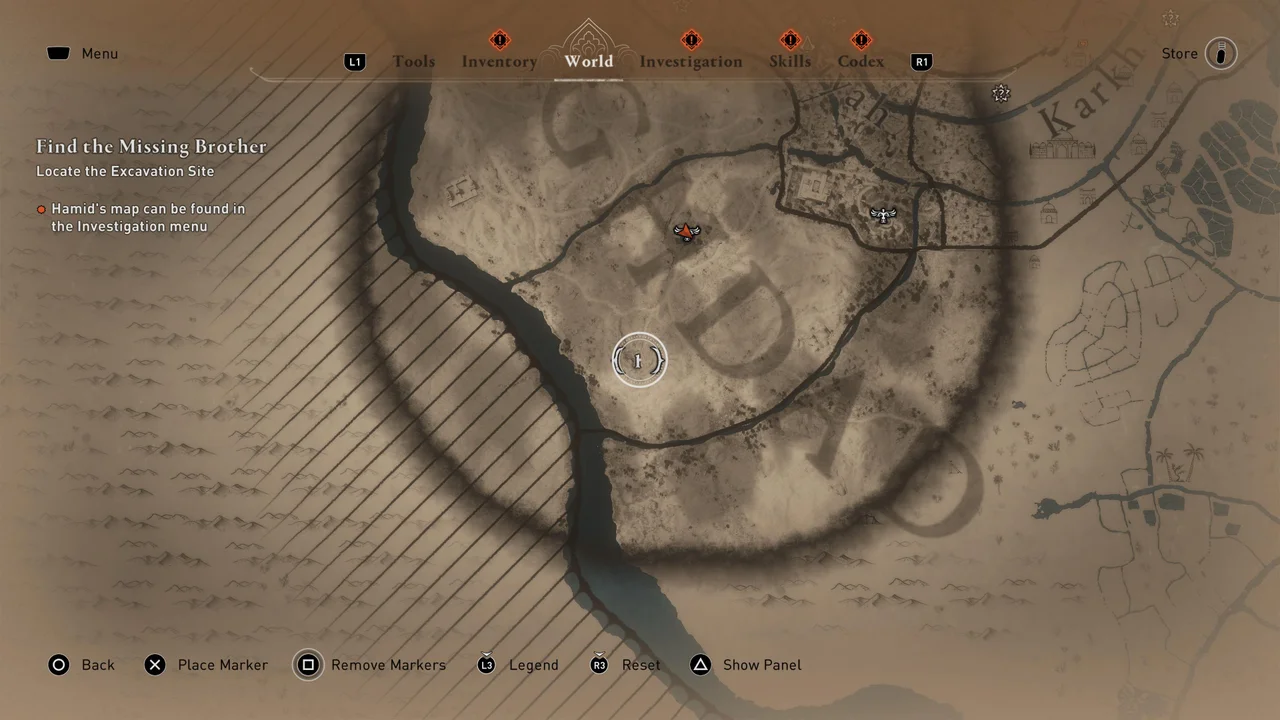Select the eagle synchronization icon in the desert center
1280x720 pixels.
point(686,232)
